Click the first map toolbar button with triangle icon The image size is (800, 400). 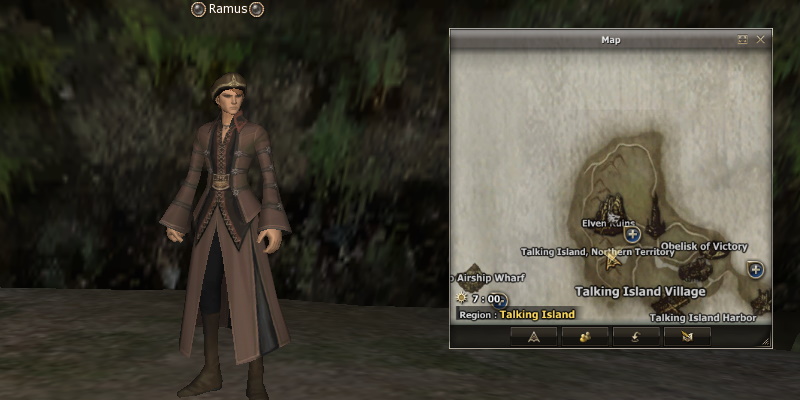[x=533, y=336]
